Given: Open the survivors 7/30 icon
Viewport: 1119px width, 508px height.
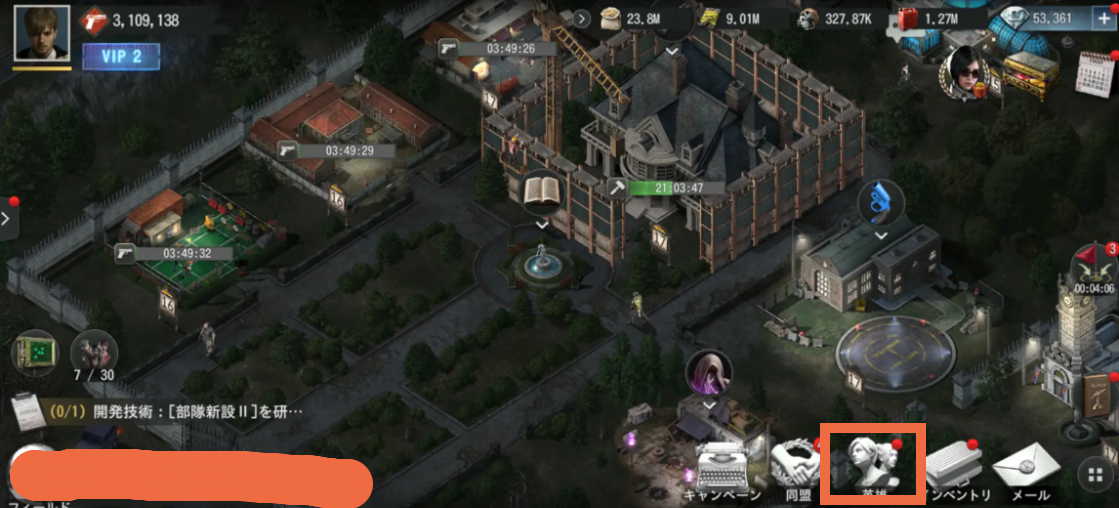Looking at the screenshot, I should (x=93, y=355).
